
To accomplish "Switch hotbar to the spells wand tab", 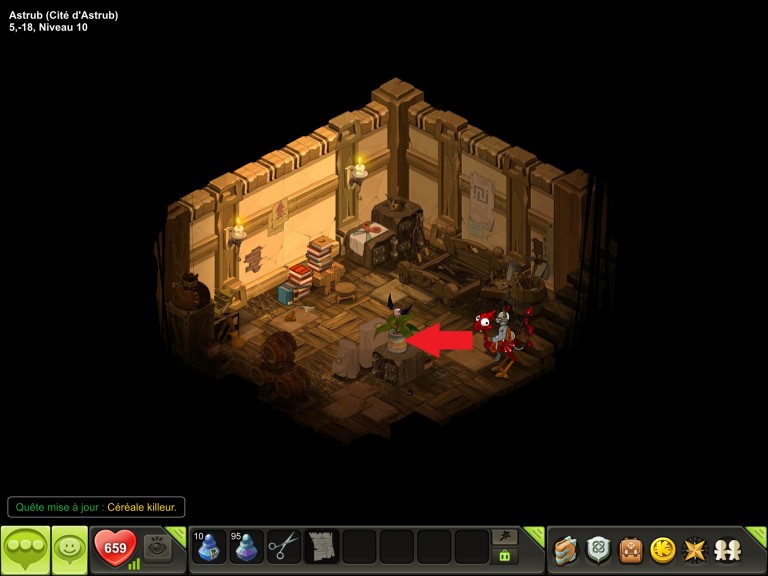I will tap(505, 537).
